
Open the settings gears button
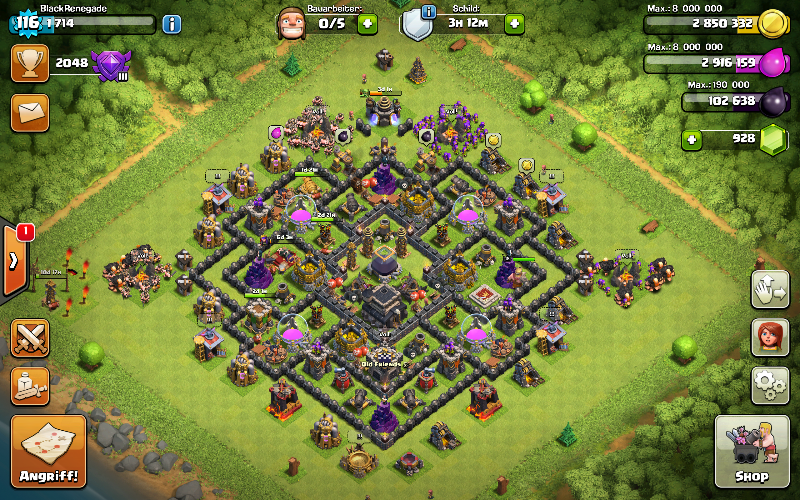tap(769, 385)
